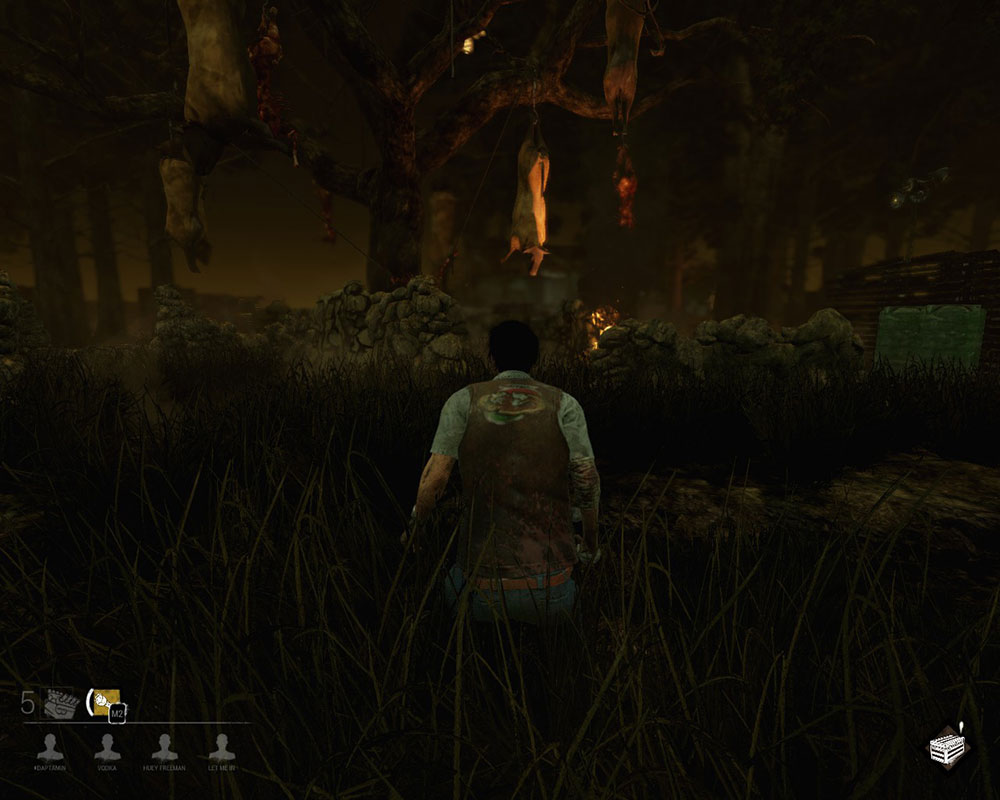
Task: Click the generators remaining icon
Action: tap(60, 702)
